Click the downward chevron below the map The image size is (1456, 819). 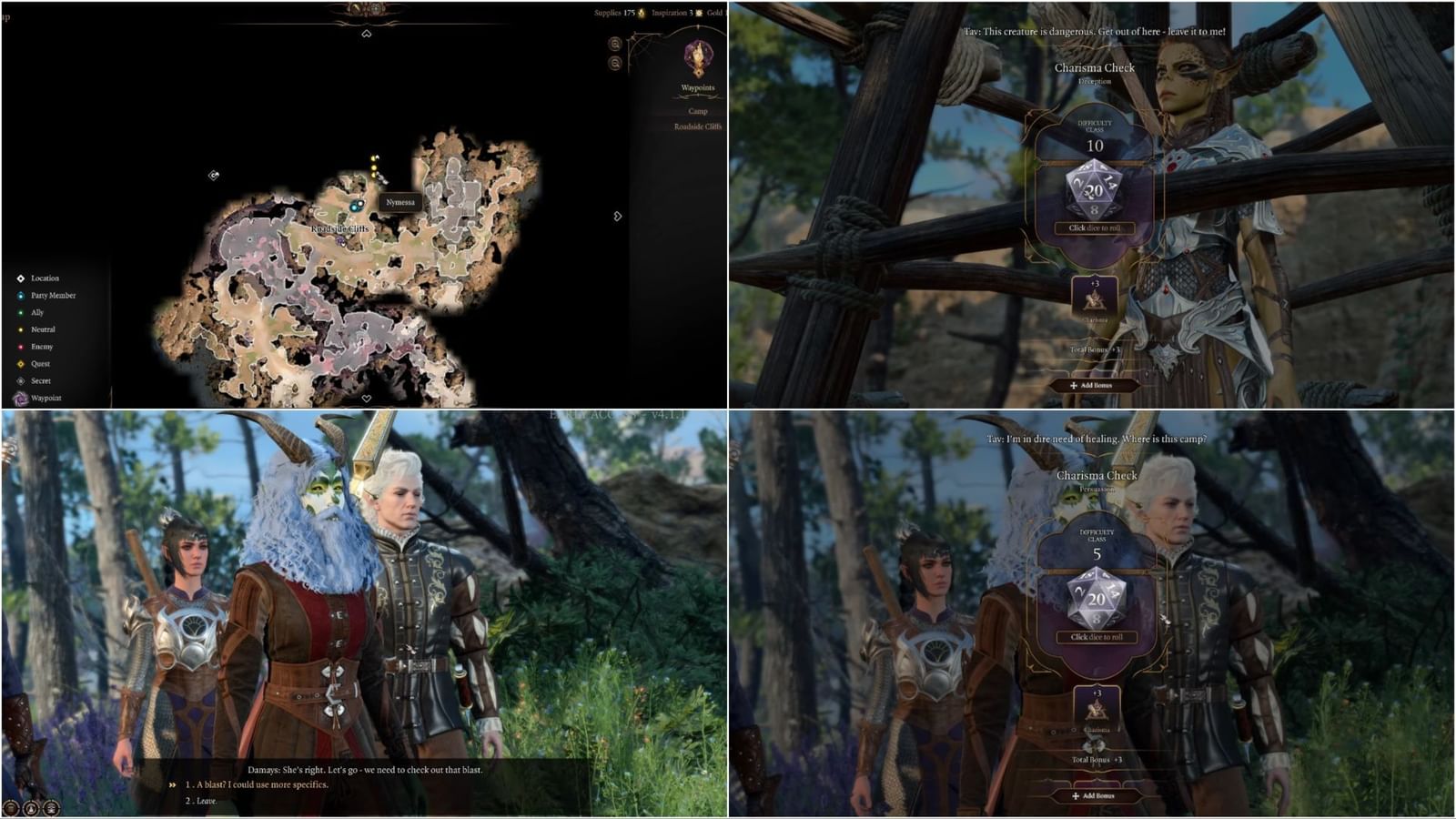367,398
